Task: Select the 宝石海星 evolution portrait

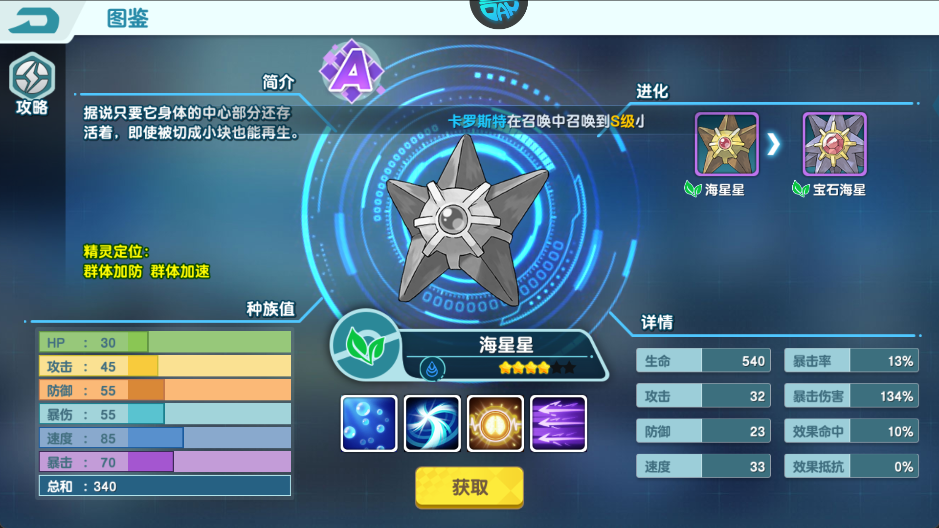Action: [834, 144]
